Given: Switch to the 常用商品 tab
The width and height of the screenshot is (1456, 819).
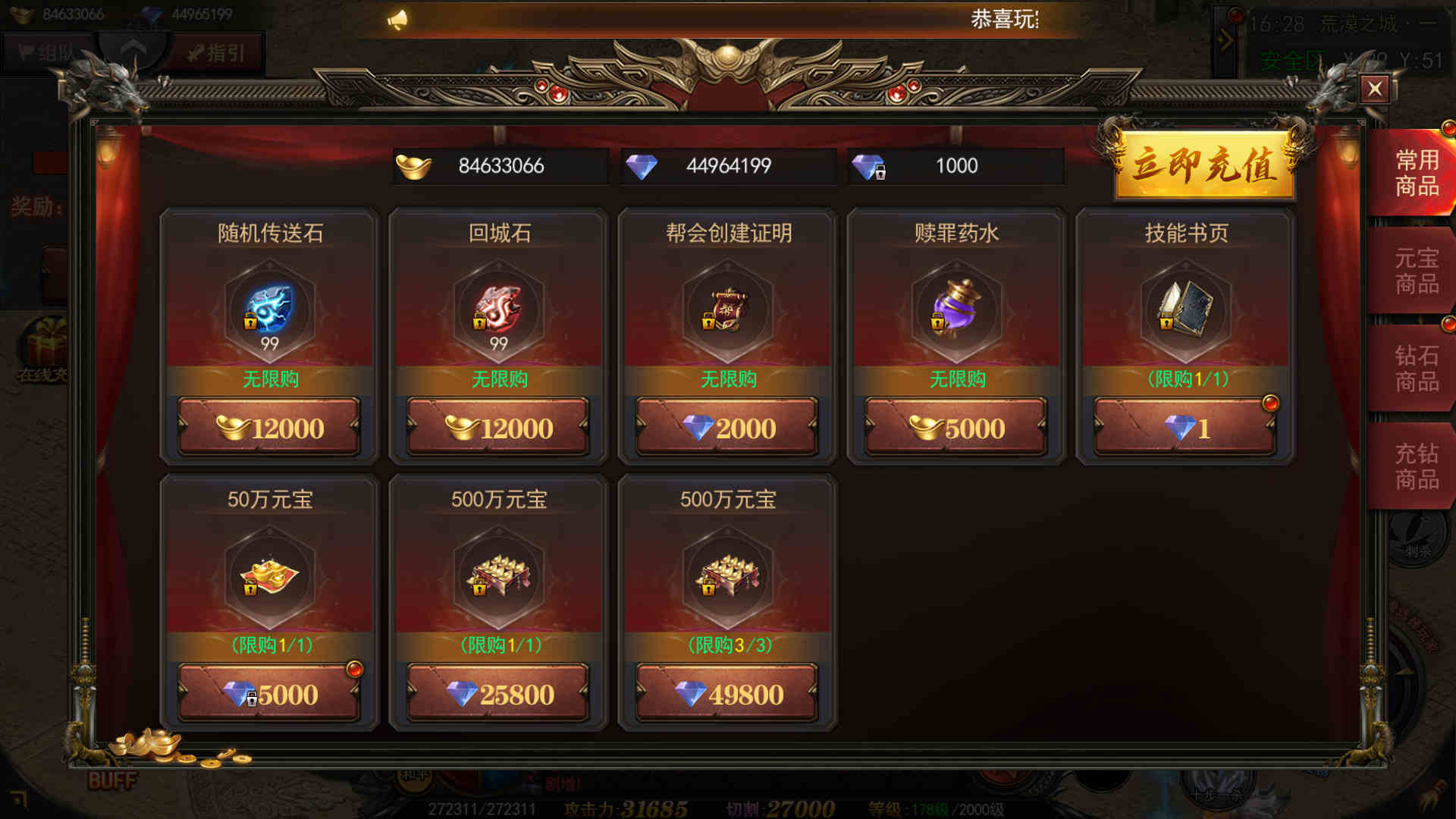Looking at the screenshot, I should [1416, 173].
